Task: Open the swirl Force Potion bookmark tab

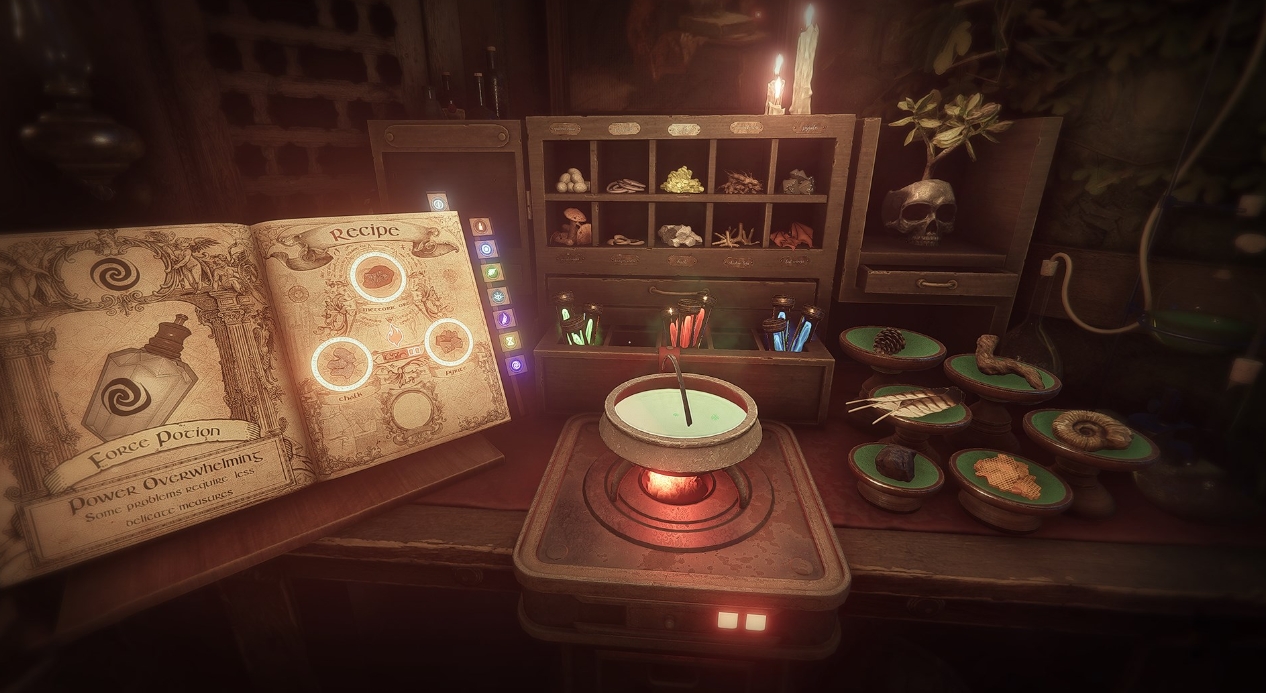Action: click(516, 365)
